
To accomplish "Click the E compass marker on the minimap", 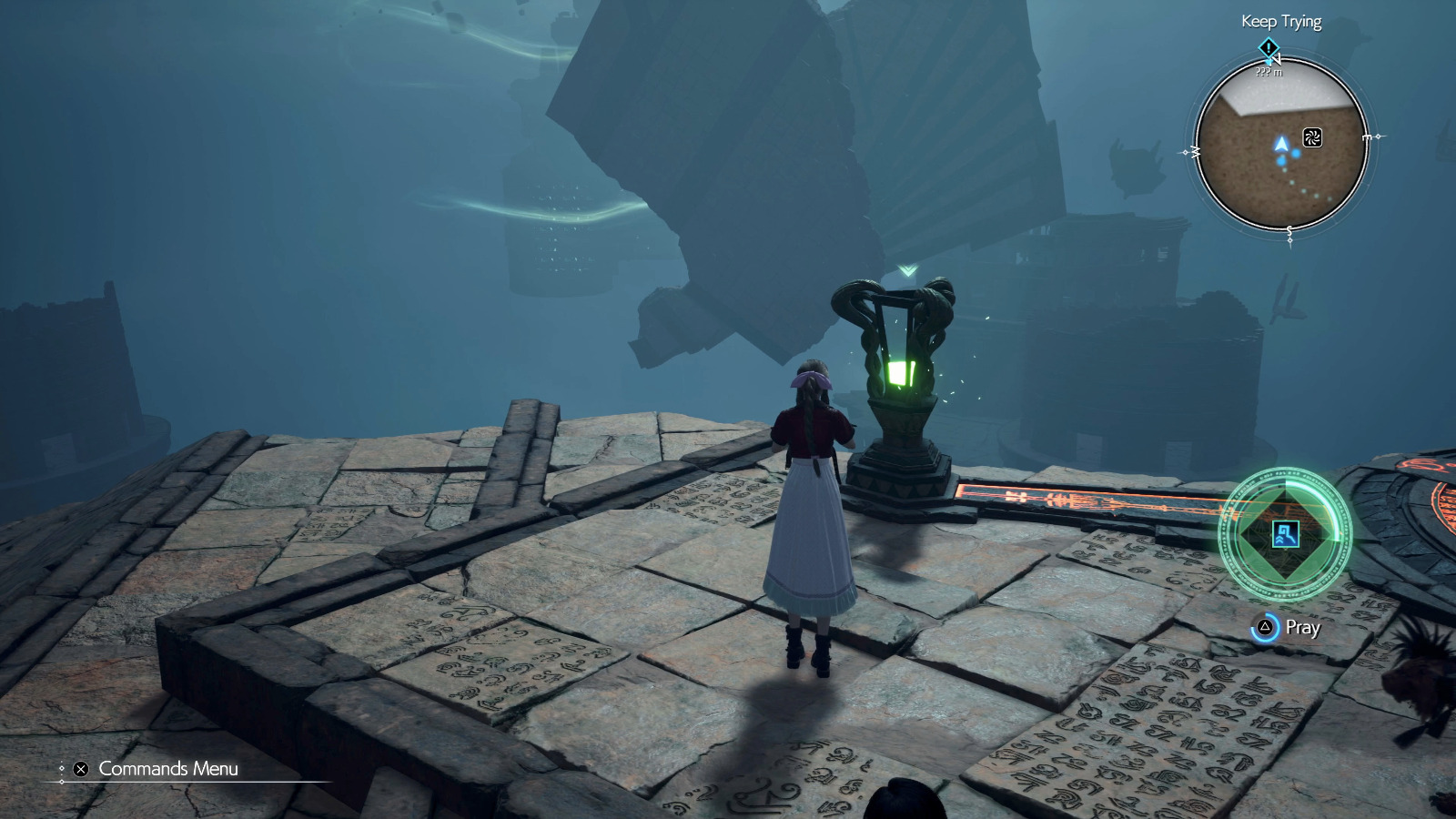I will [1369, 136].
